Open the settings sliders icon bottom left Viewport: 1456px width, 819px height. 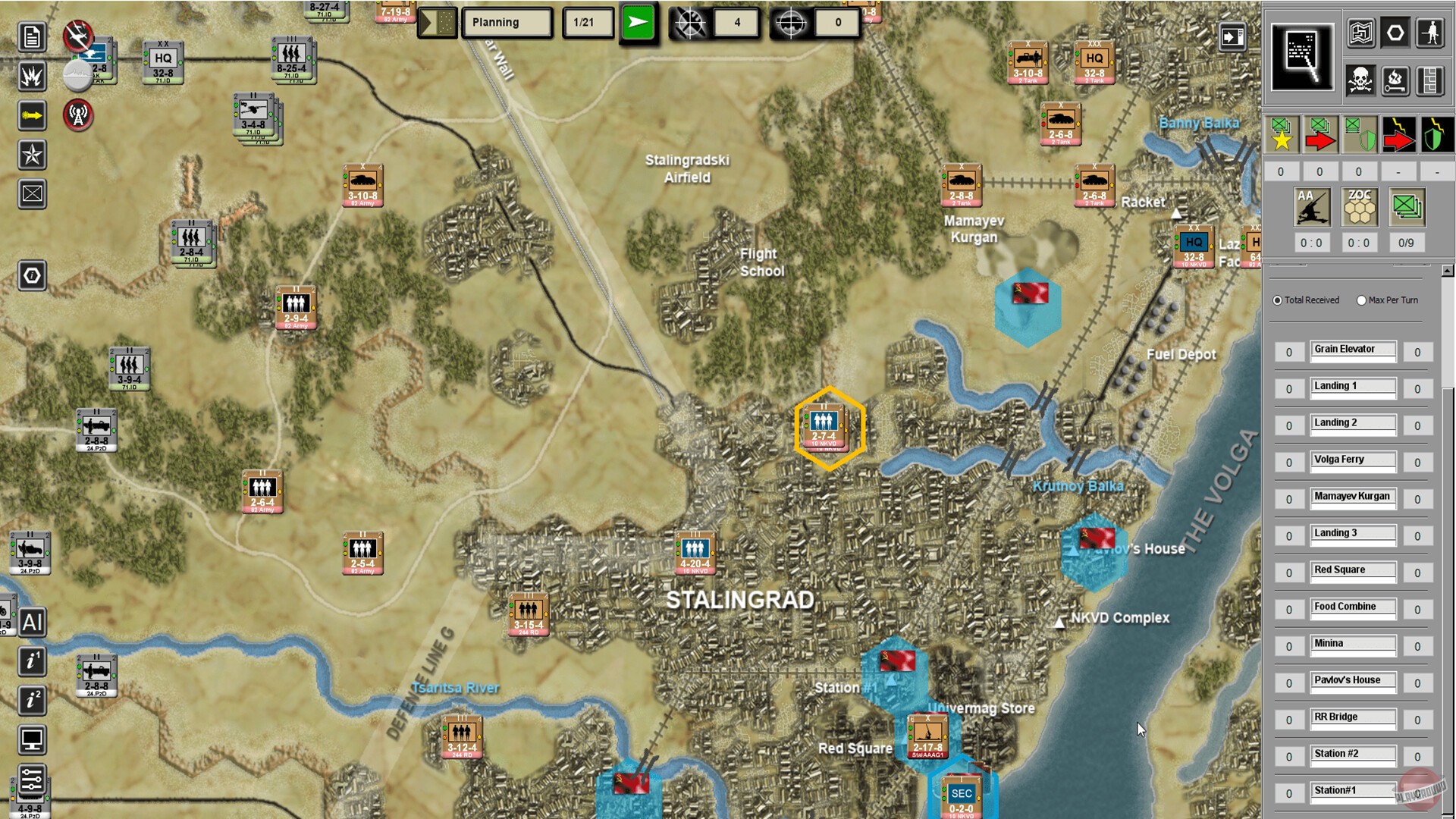pos(32,775)
